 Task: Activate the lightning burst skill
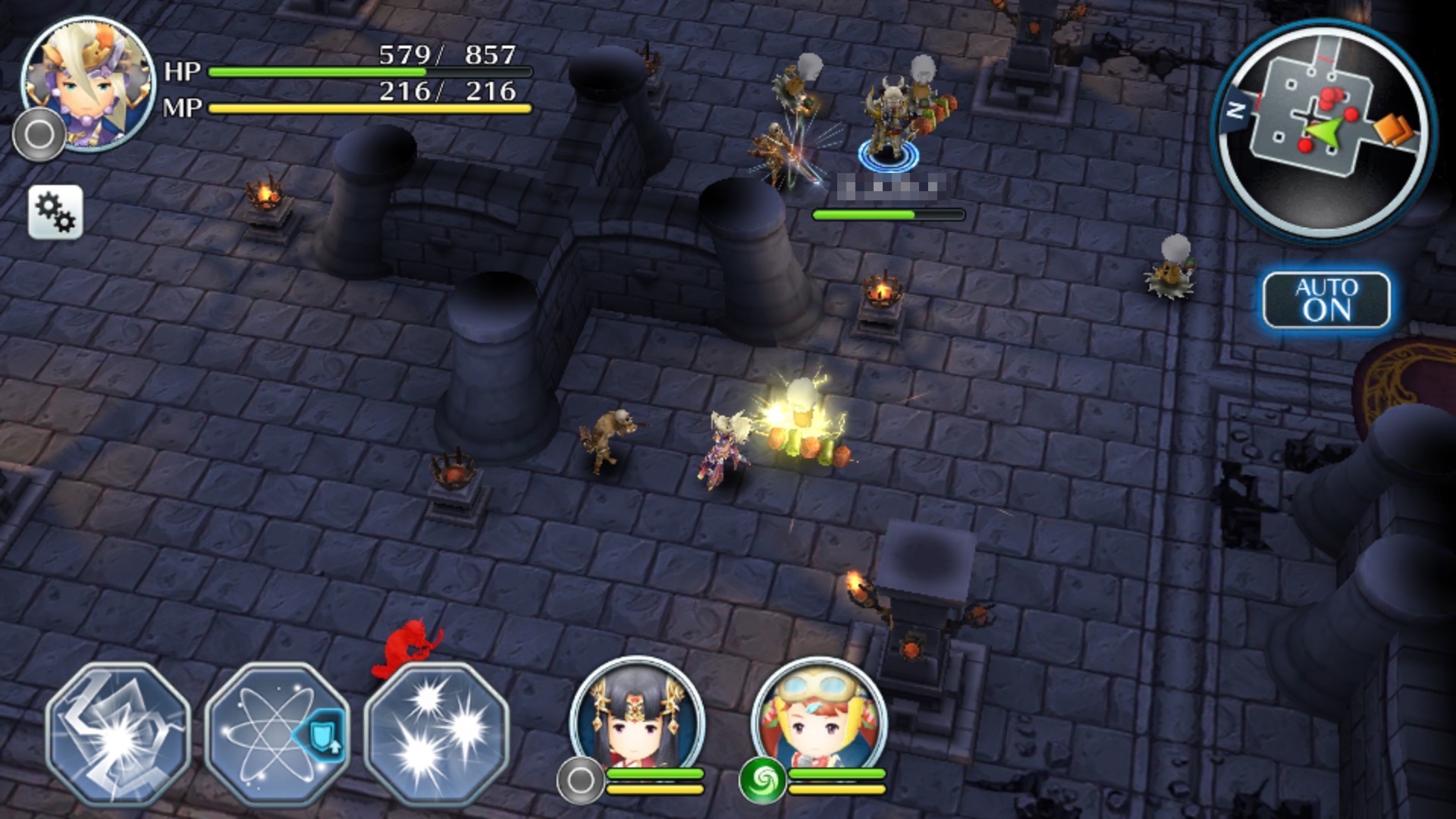(x=118, y=734)
